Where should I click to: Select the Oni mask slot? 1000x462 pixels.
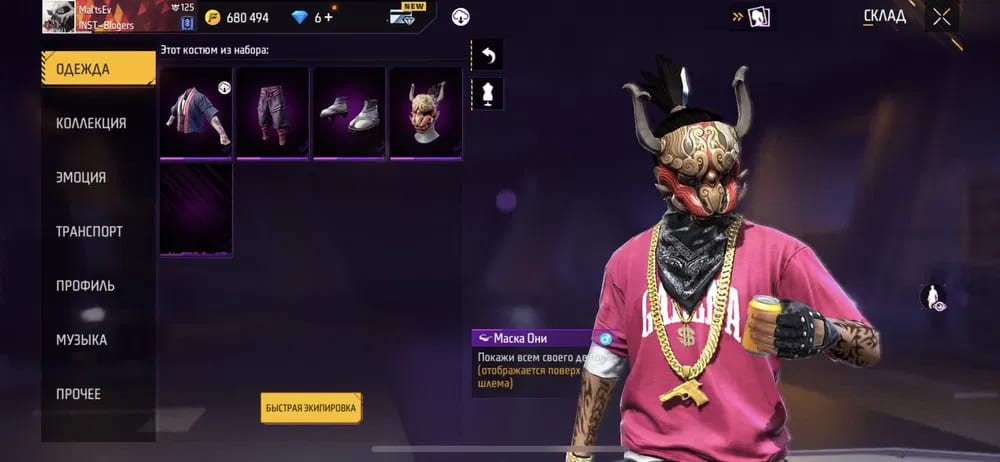(x=426, y=111)
